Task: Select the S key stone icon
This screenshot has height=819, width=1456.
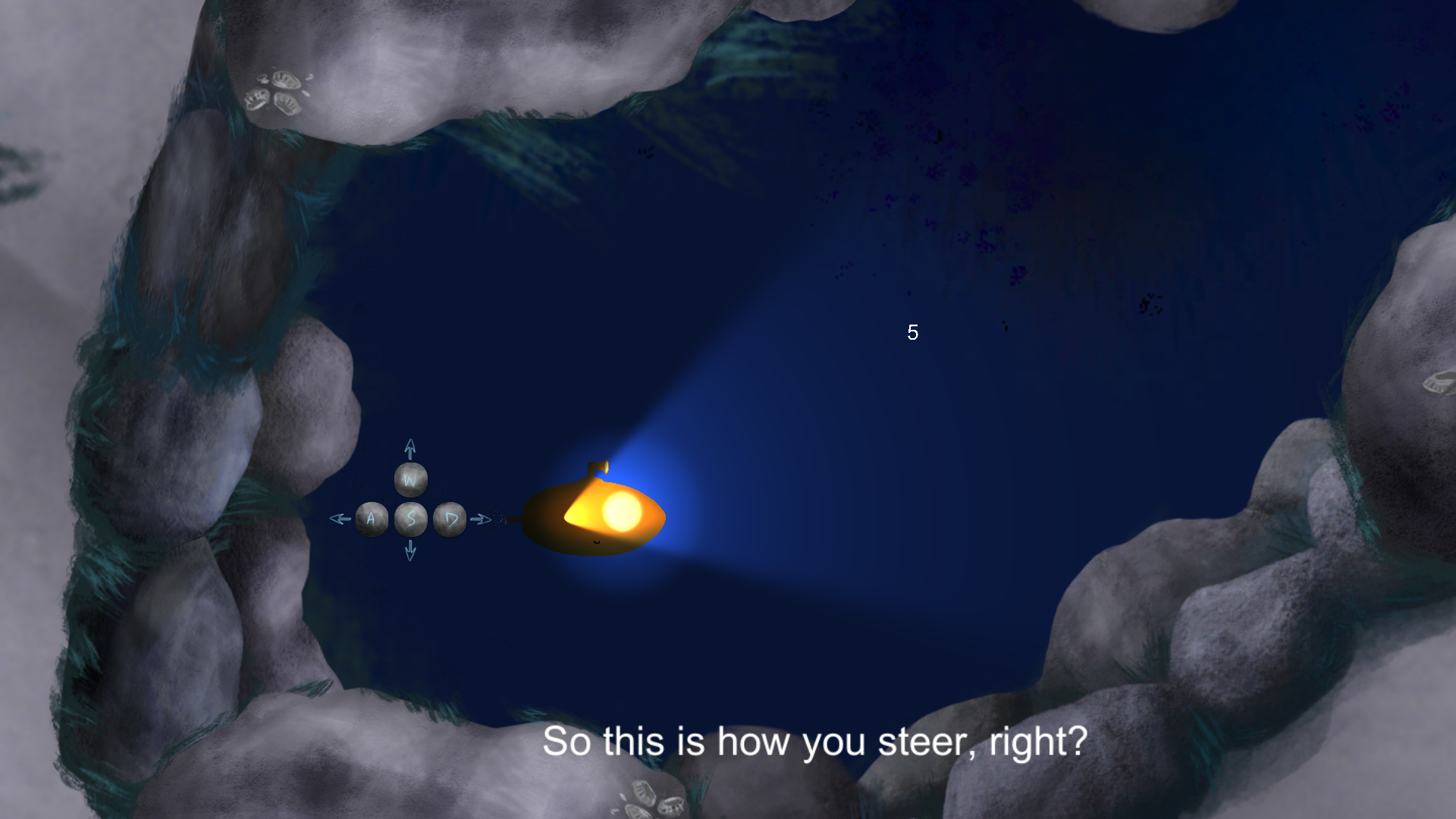Action: point(409,519)
